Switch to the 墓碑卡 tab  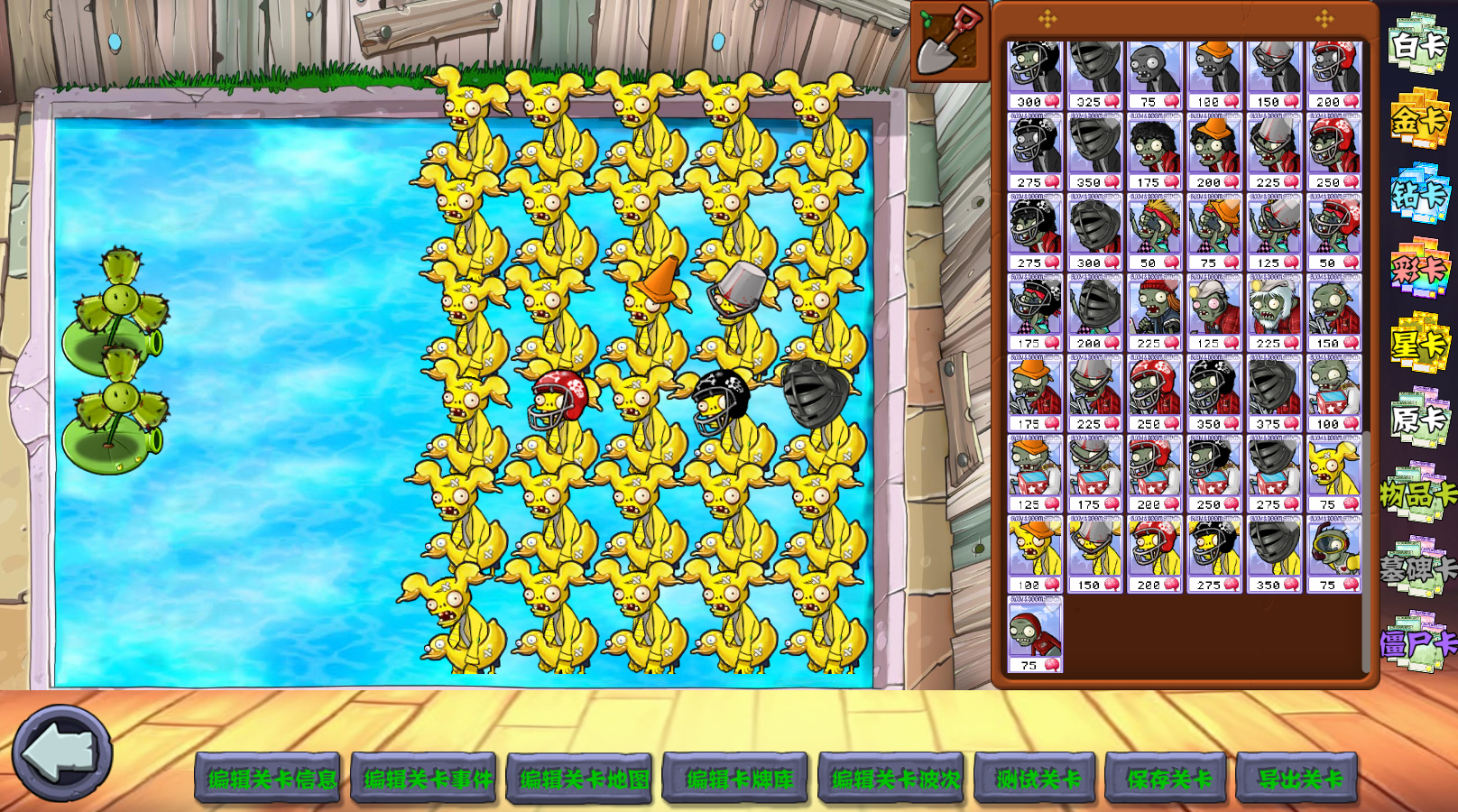coord(1418,568)
